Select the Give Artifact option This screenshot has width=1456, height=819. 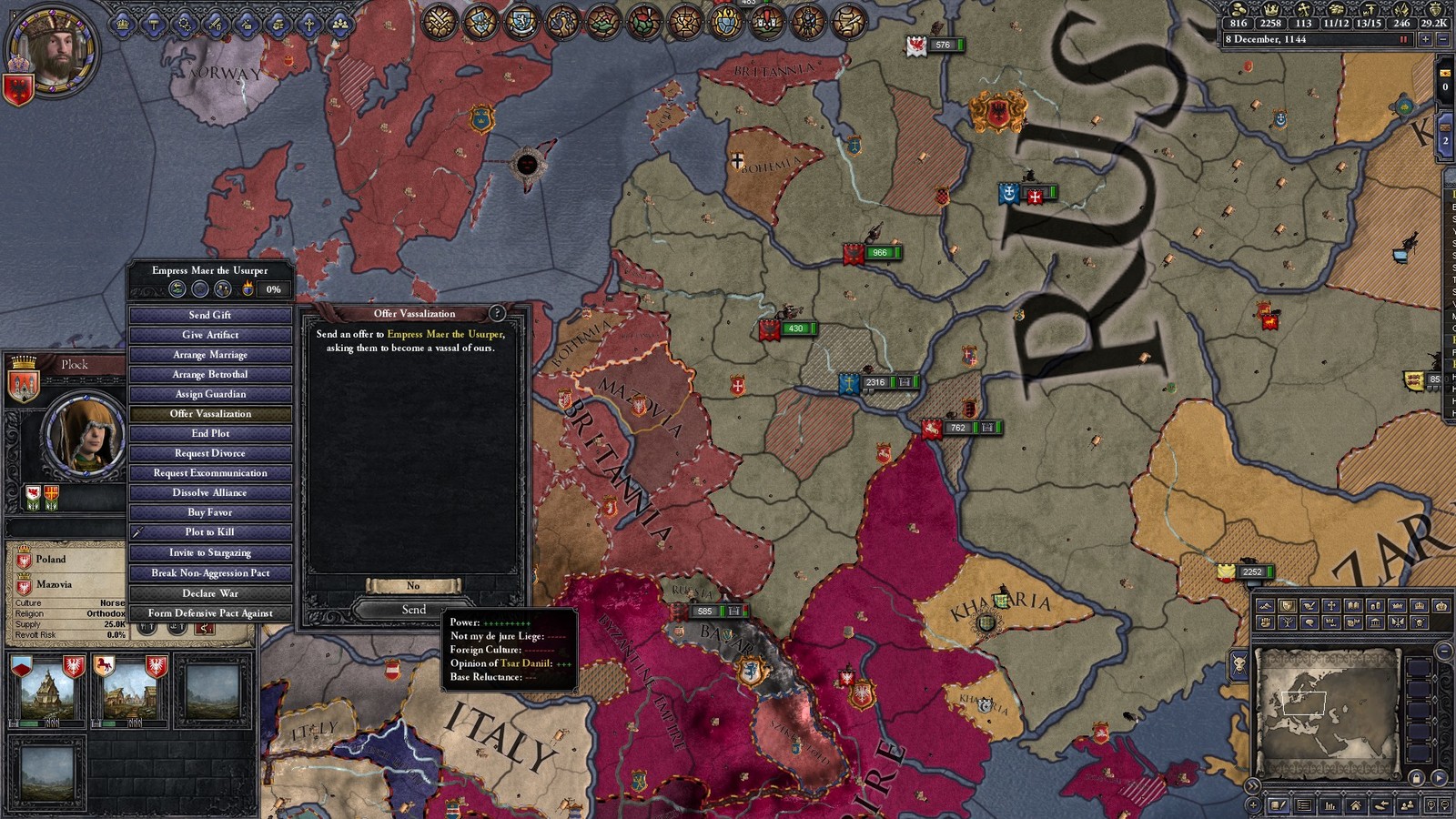pos(210,335)
